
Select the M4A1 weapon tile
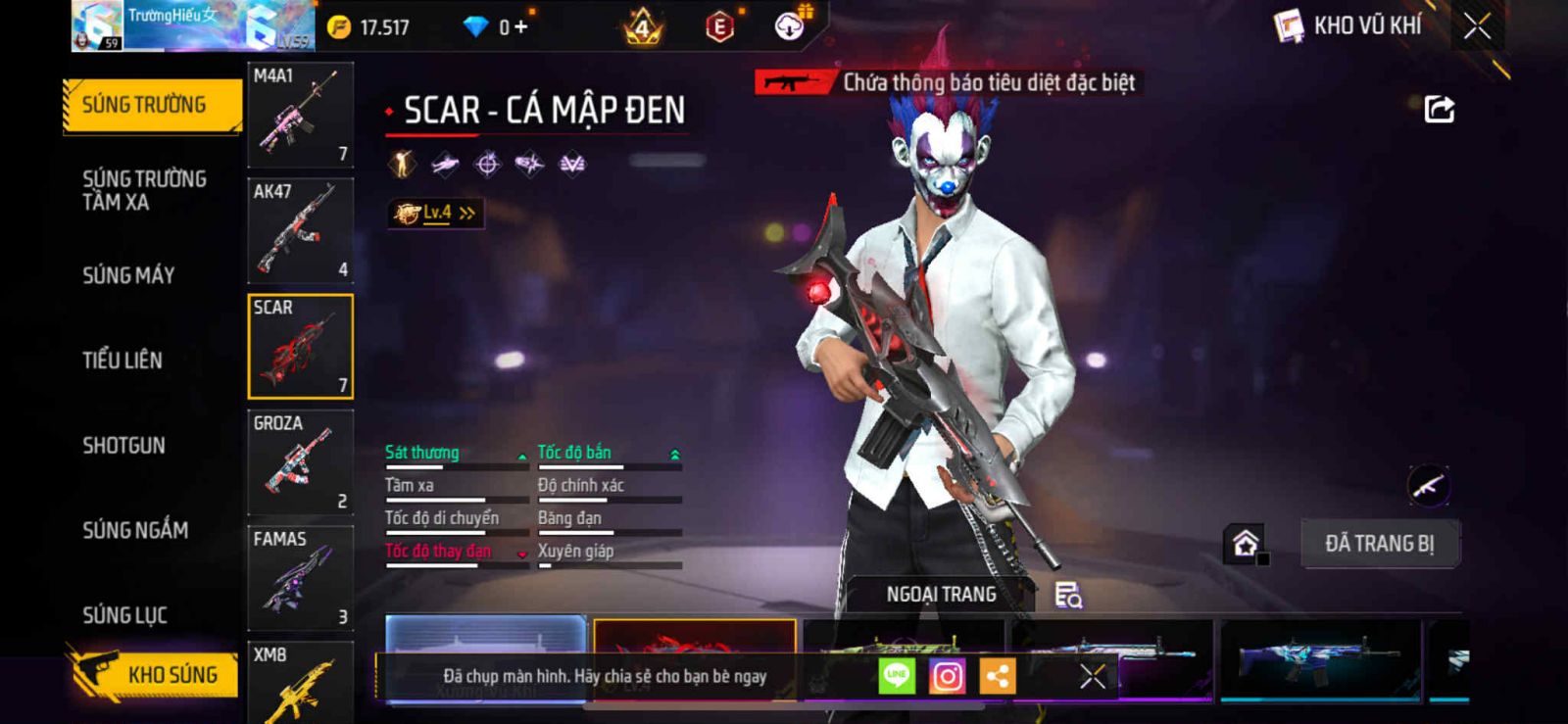[x=300, y=115]
